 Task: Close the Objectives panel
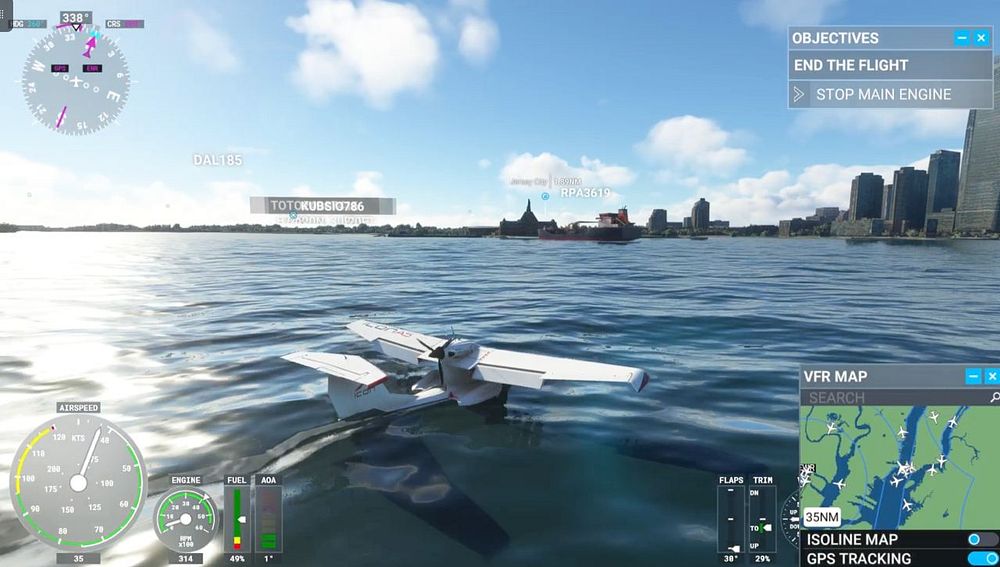(981, 38)
